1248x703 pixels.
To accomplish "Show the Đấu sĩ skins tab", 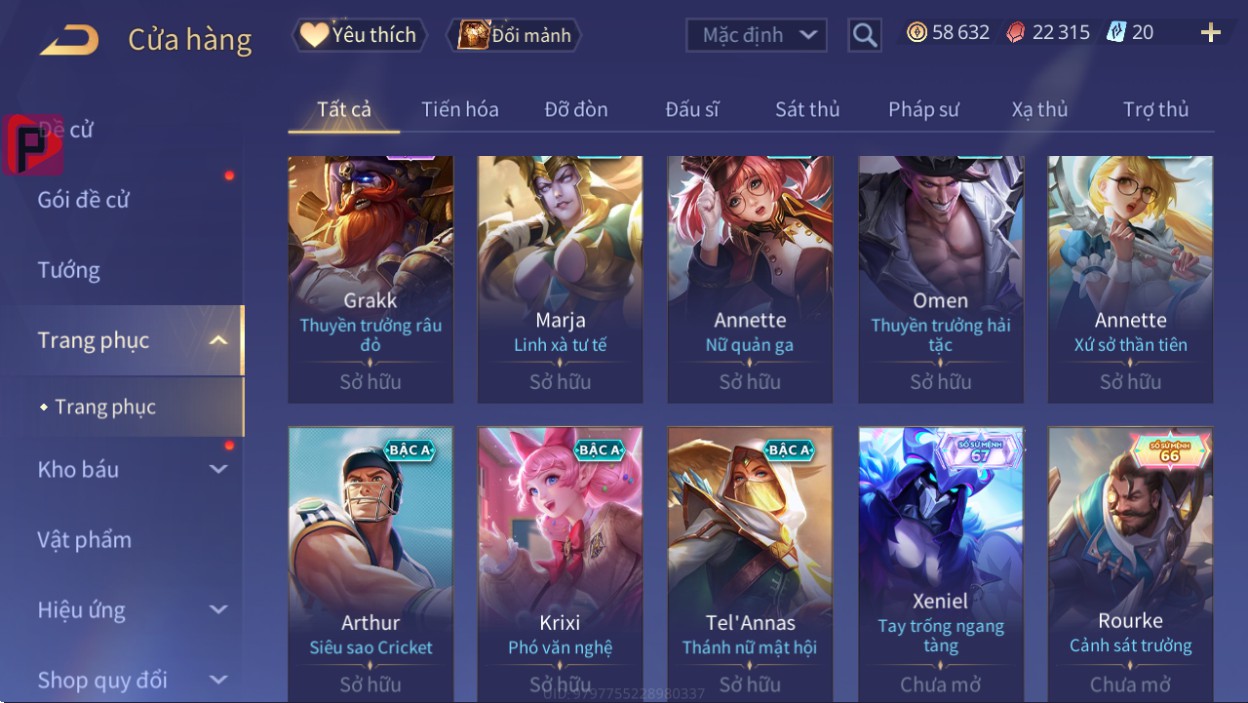I will click(x=692, y=110).
